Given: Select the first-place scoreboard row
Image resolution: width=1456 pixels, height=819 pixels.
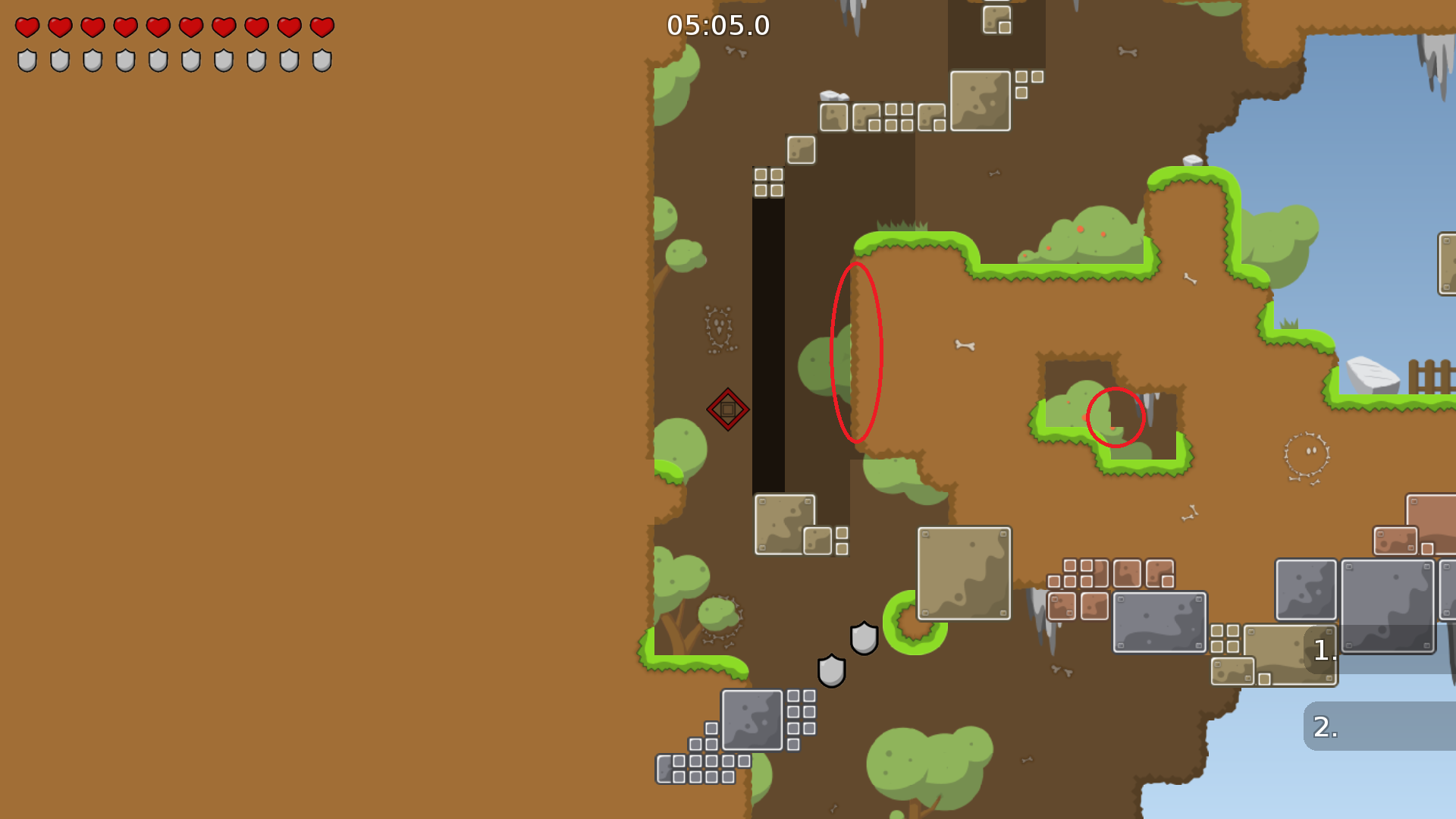Looking at the screenshot, I should [x=1380, y=650].
